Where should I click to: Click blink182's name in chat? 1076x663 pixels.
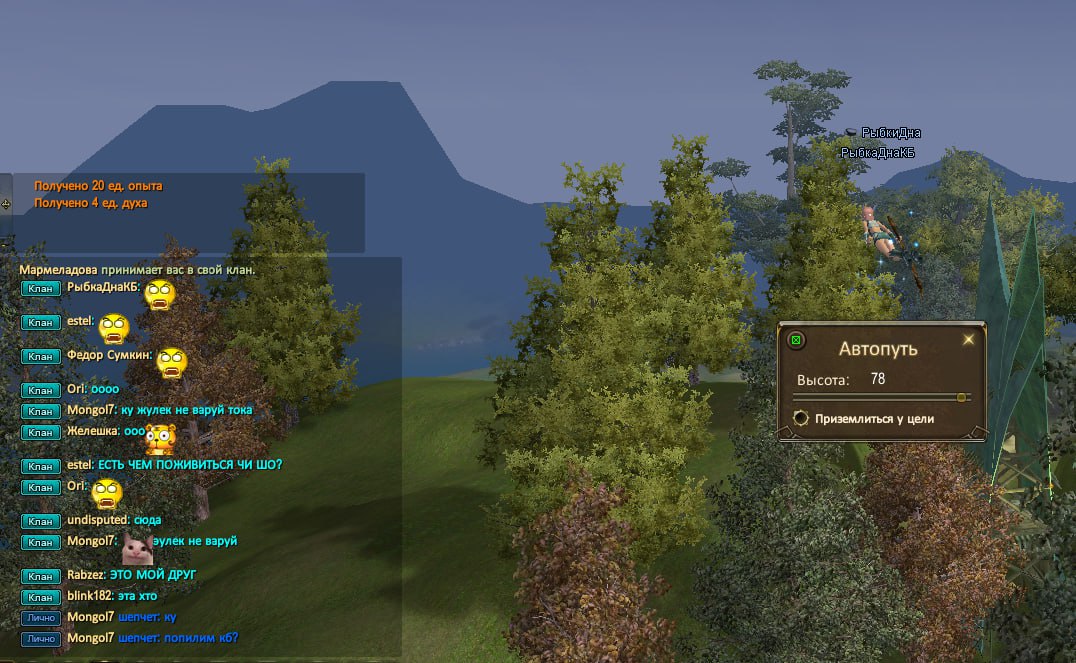tap(90, 596)
